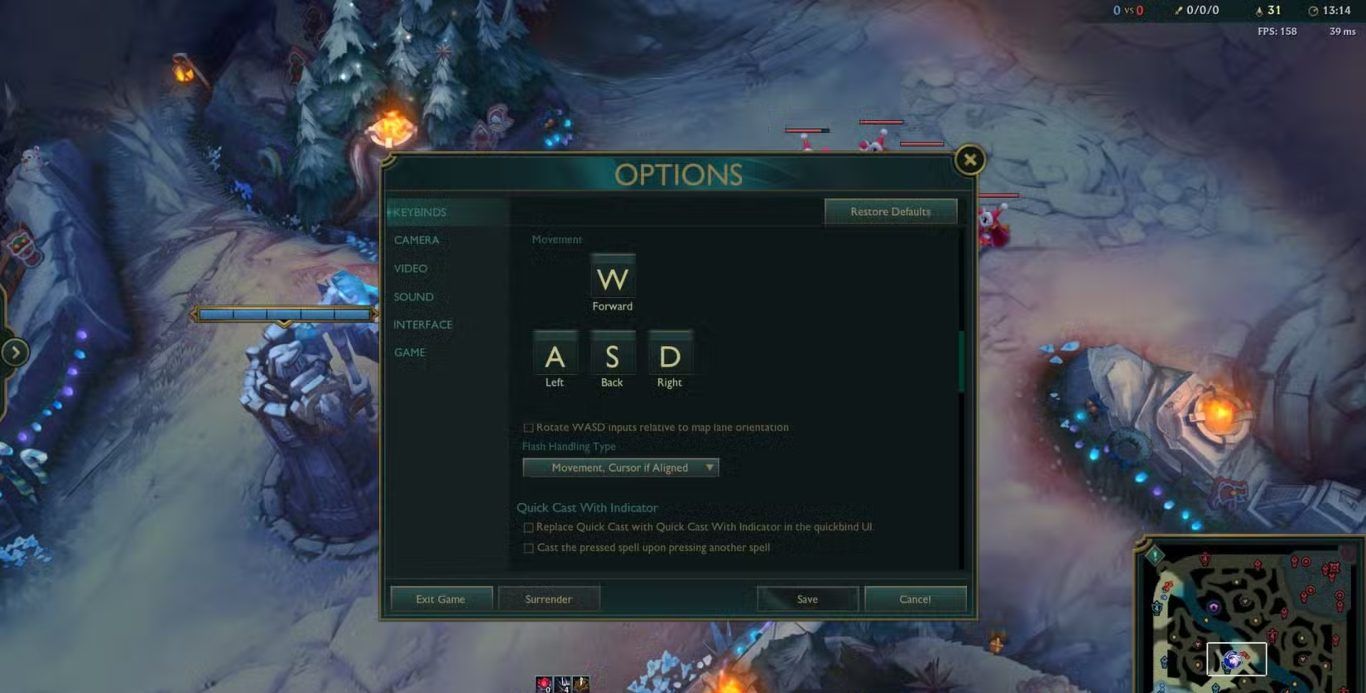Save the options changes

pyautogui.click(x=807, y=599)
